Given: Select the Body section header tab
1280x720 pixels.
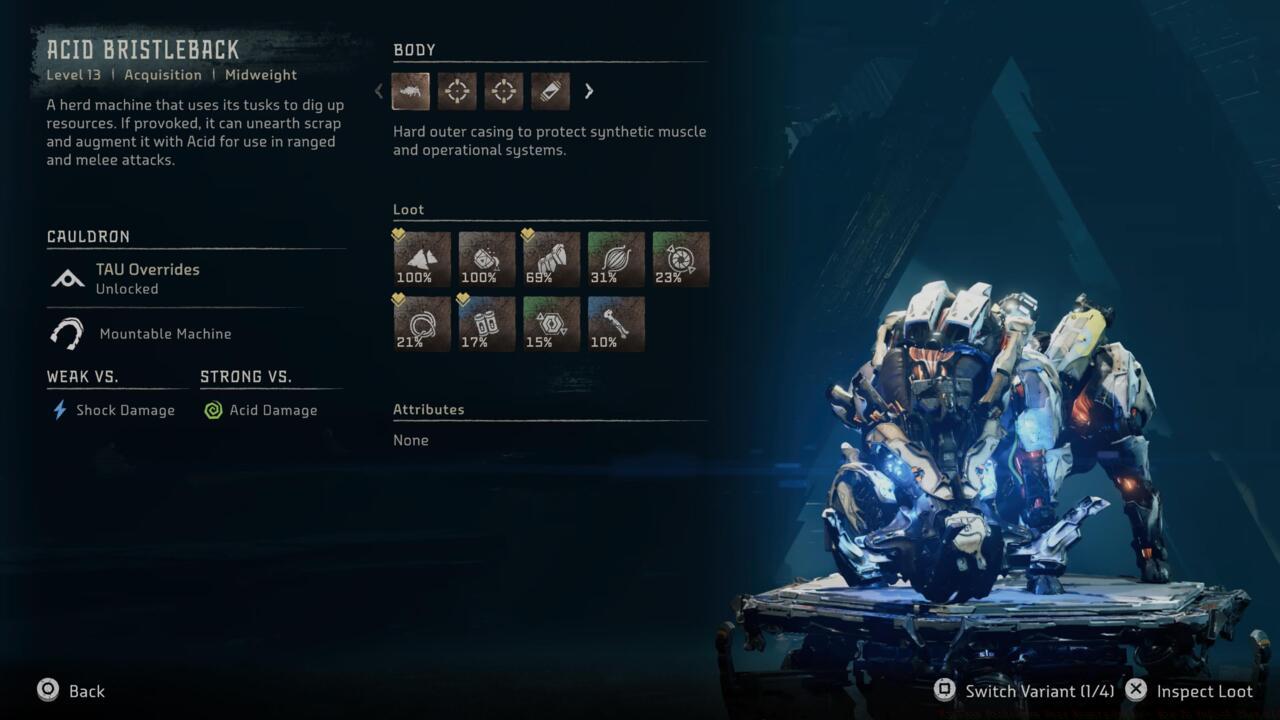Looking at the screenshot, I should point(413,49).
